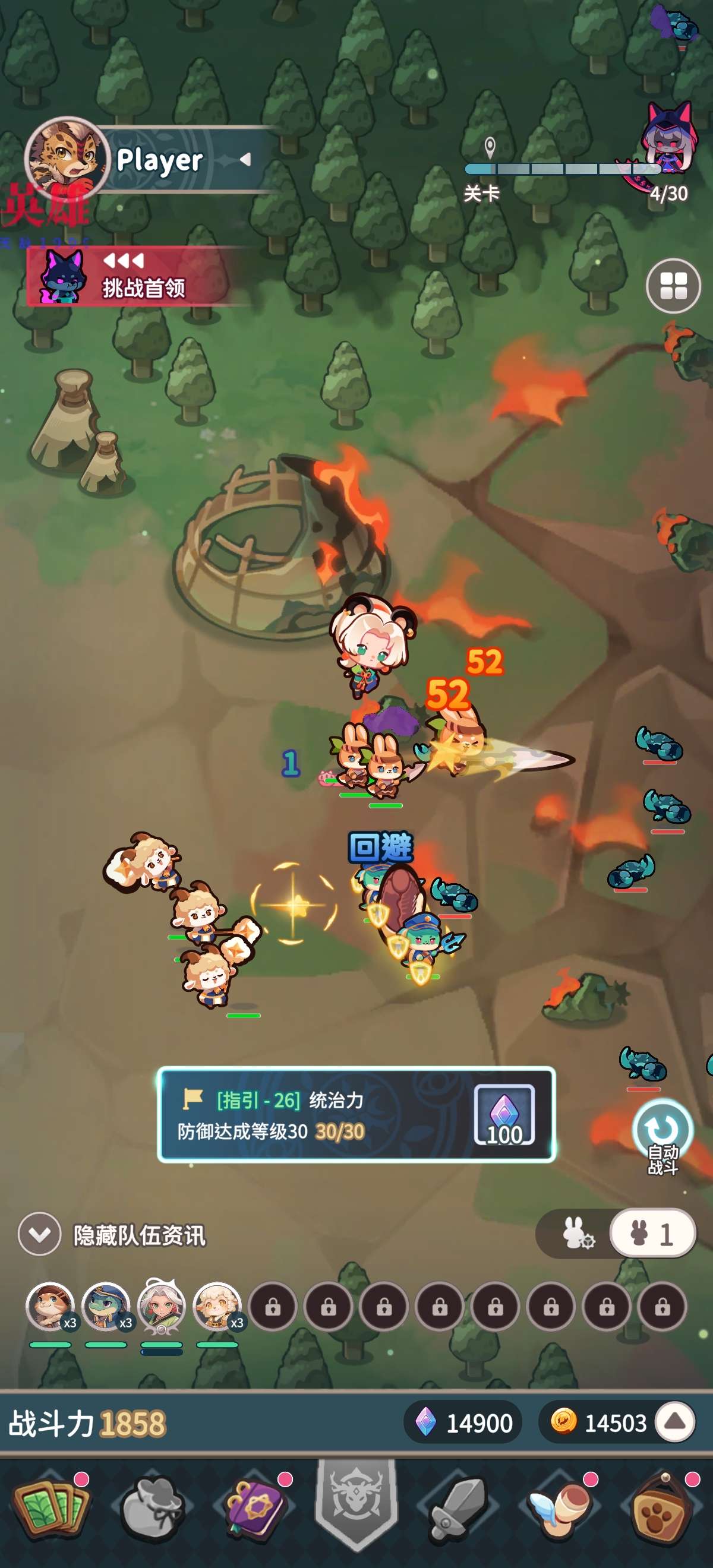
Task: Open the Player profile avatar
Action: click(67, 158)
